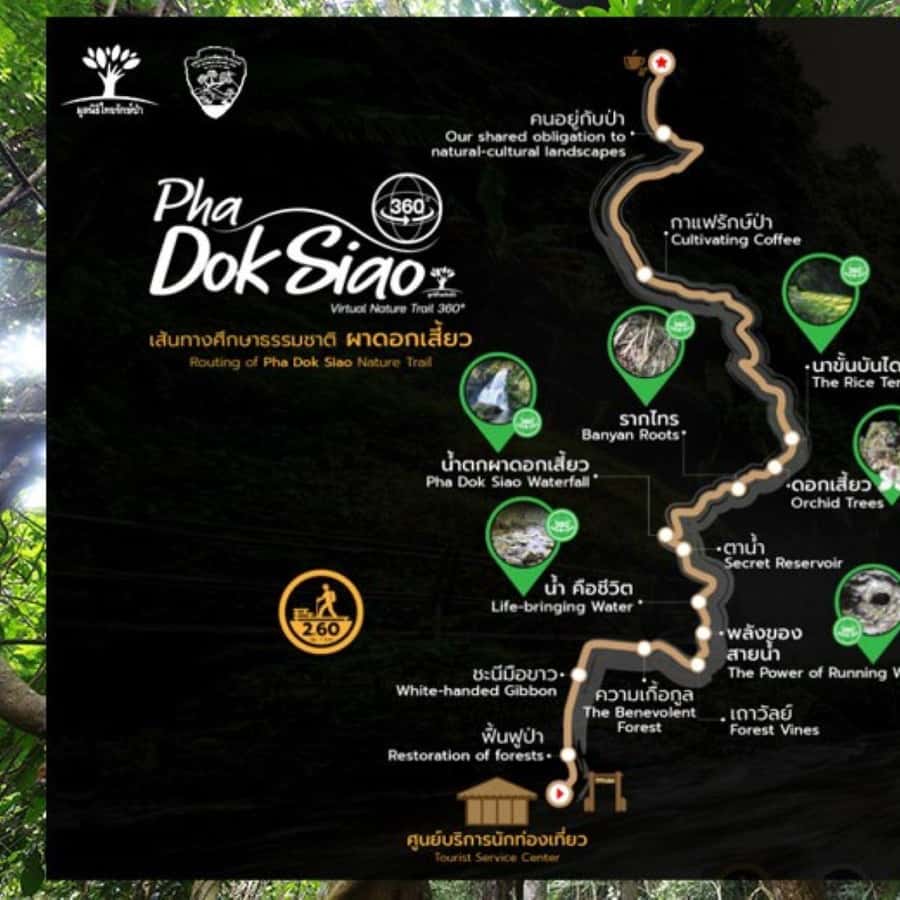The width and height of the screenshot is (900, 900).
Task: Select the Restoration of forests waypoint dot
Action: [568, 755]
